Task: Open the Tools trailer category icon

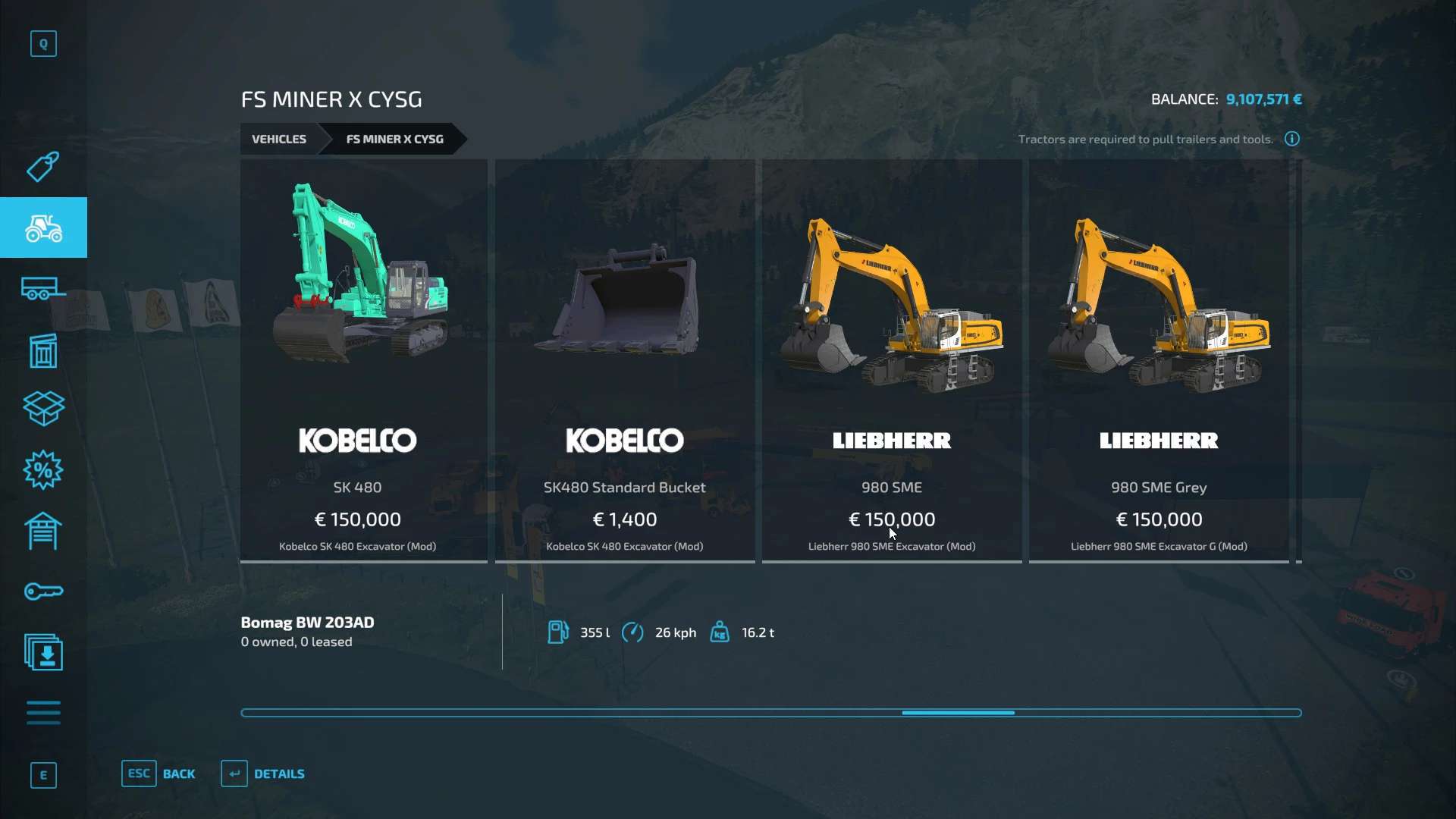Action: tap(43, 288)
